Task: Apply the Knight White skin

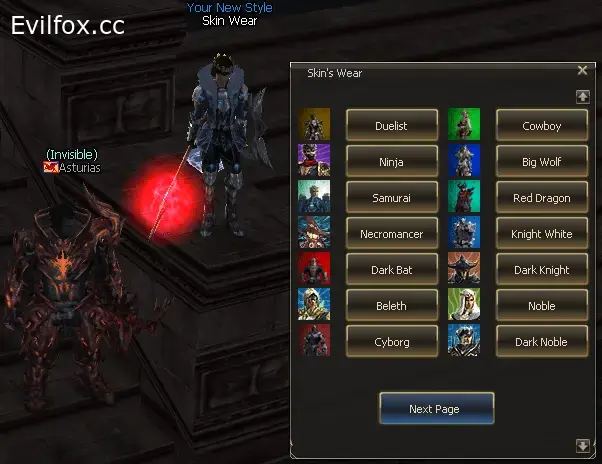Action: (541, 234)
